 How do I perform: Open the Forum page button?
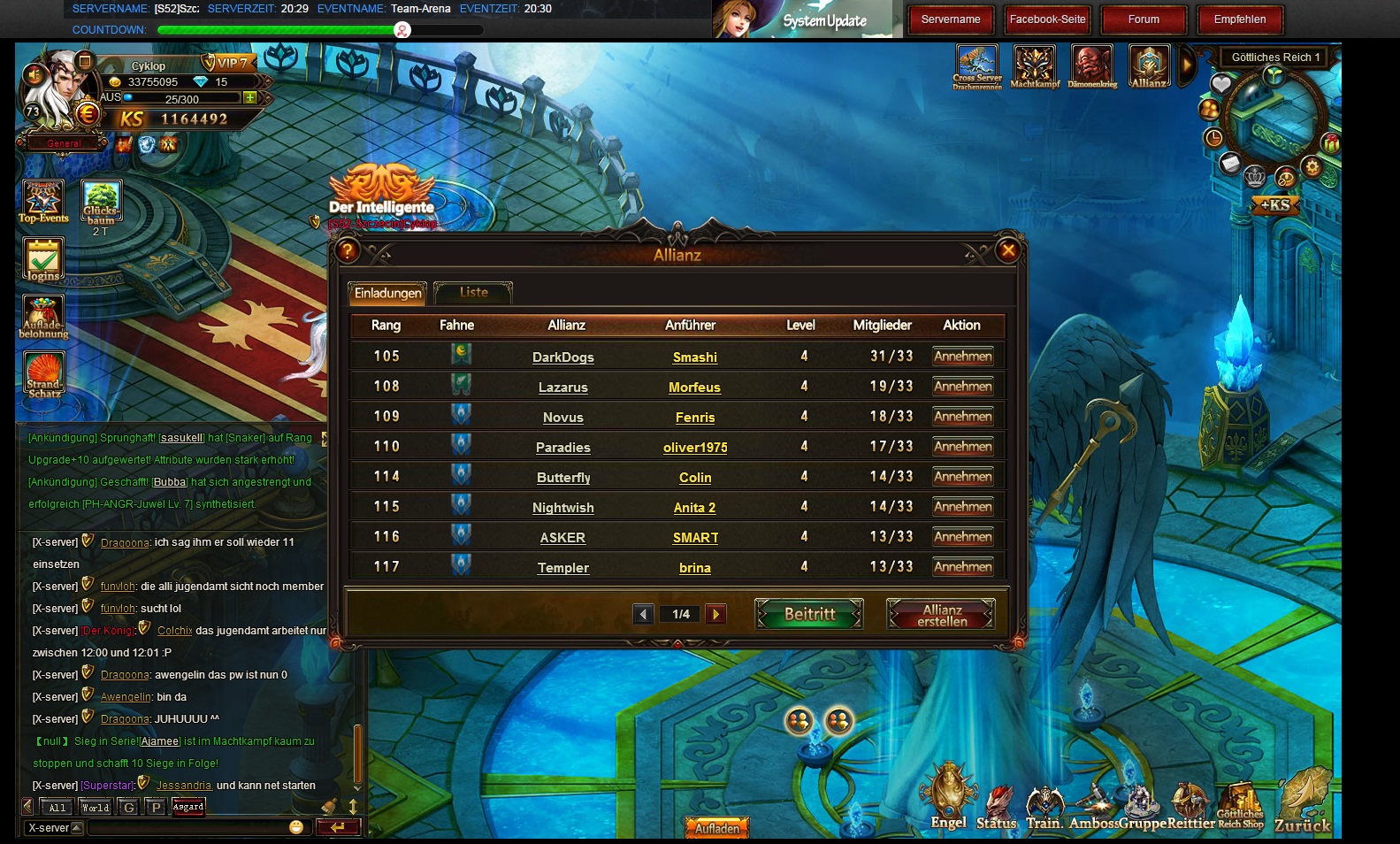click(x=1143, y=19)
